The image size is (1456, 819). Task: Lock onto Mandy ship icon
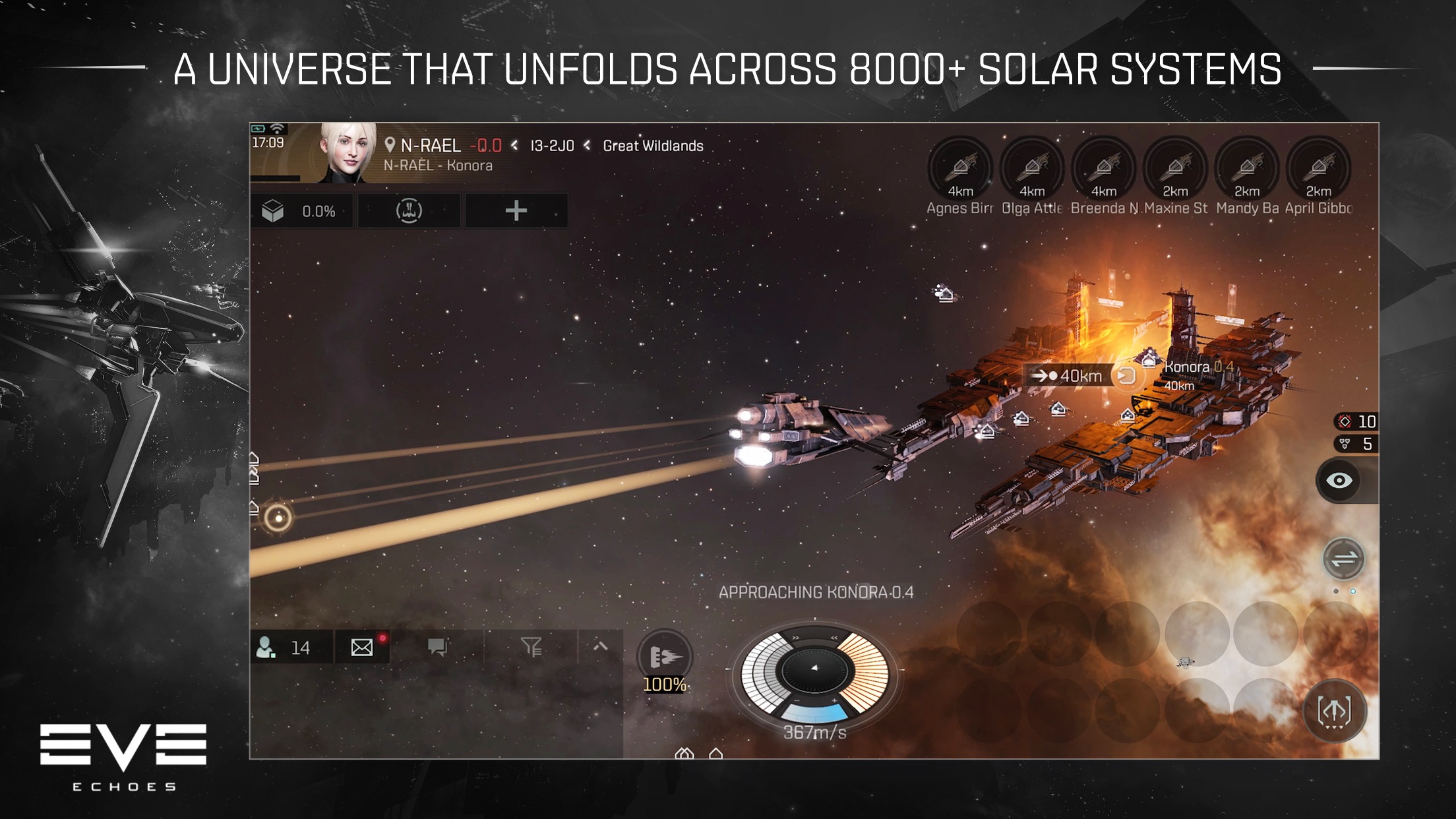(1247, 168)
